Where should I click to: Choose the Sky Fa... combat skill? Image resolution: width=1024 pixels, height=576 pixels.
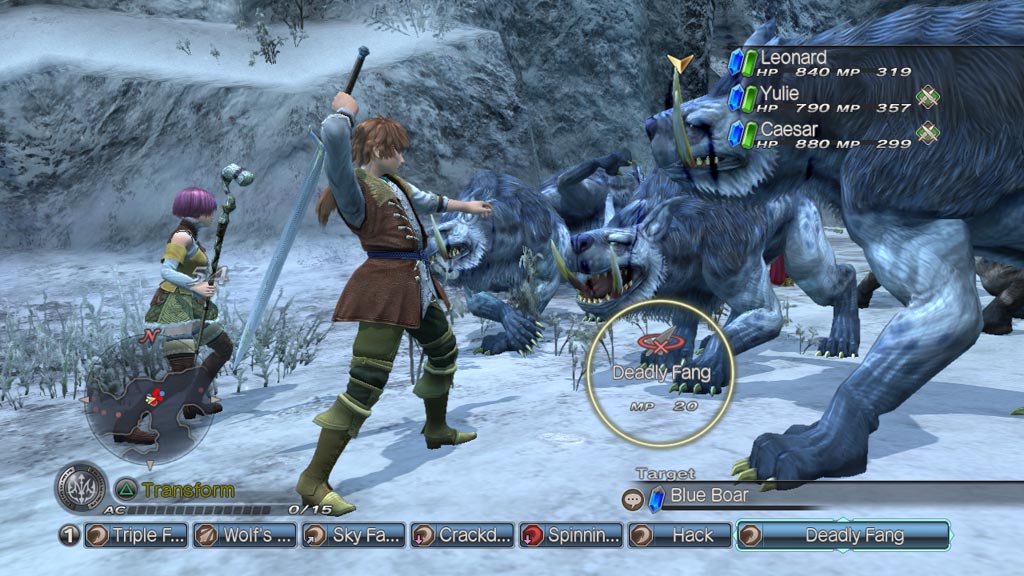point(353,535)
